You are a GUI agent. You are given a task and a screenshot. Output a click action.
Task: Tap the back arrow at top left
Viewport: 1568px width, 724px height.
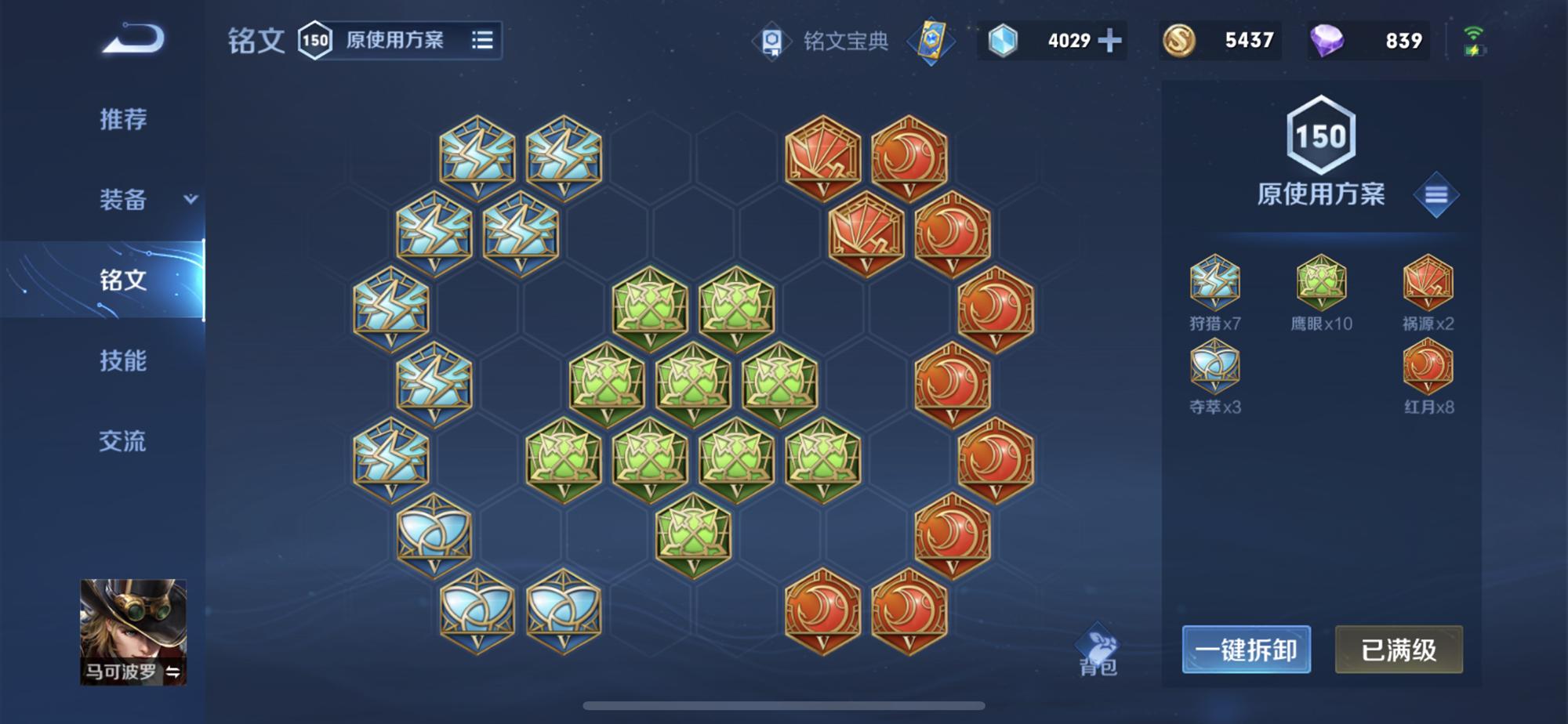133,39
